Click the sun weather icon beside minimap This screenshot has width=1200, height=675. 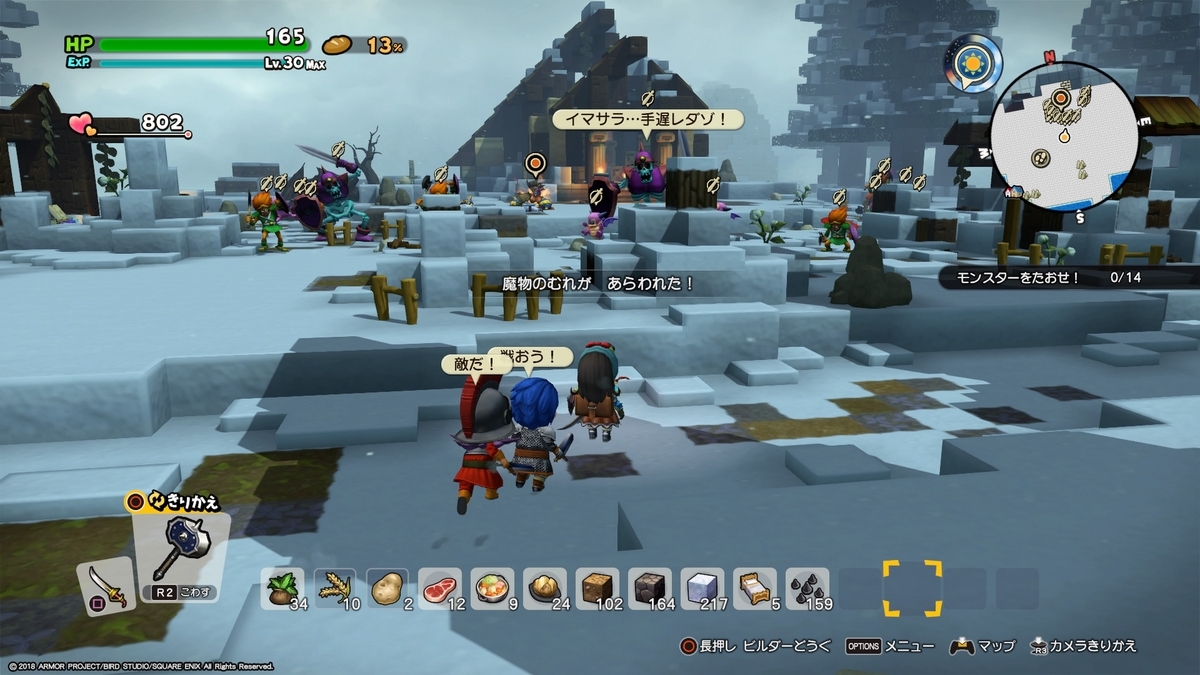972,64
